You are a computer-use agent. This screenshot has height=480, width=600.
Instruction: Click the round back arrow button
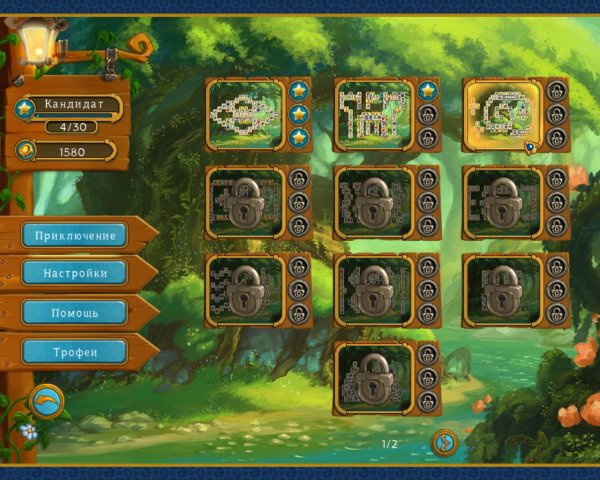(46, 401)
